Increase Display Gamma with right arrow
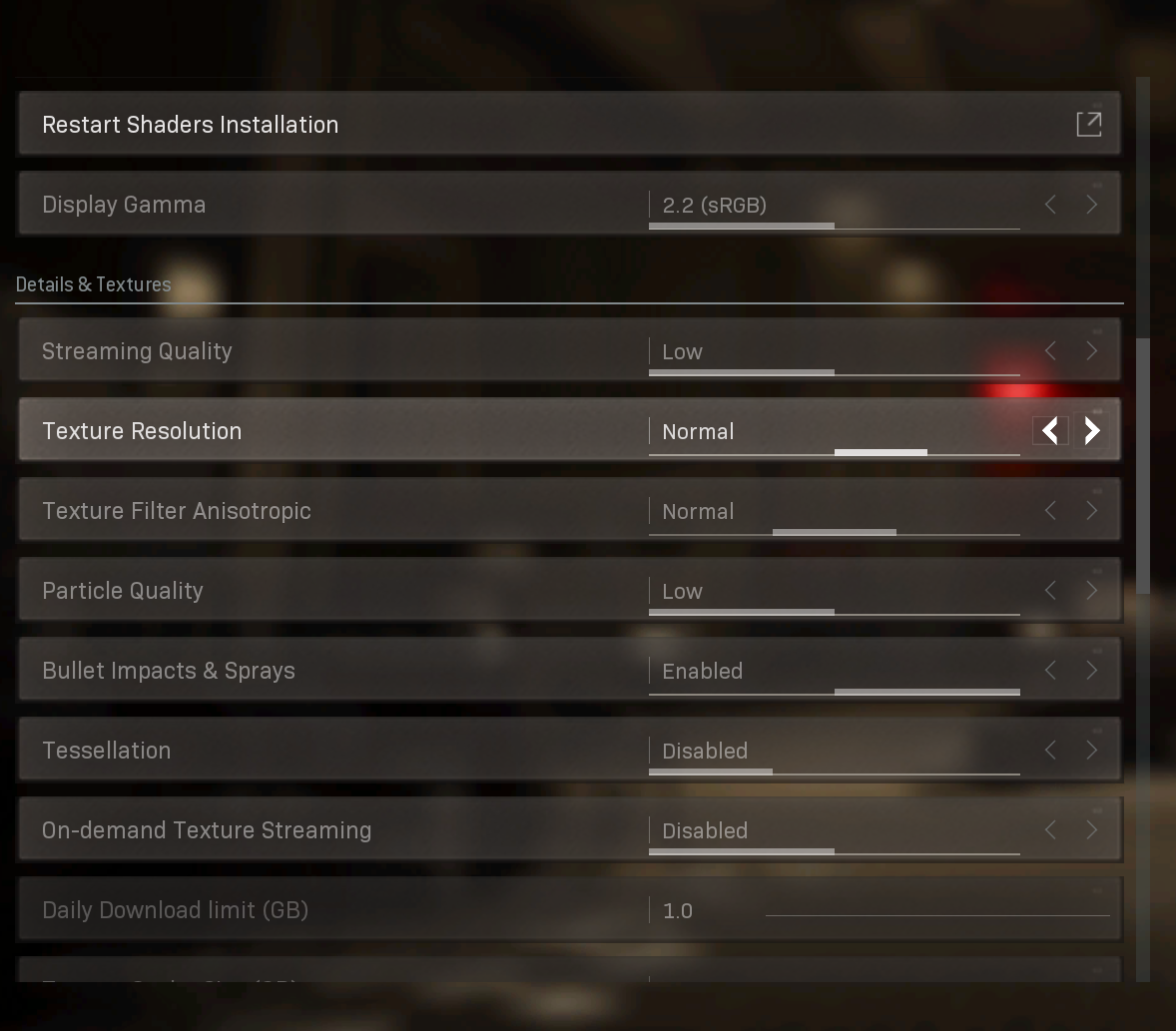The image size is (1176, 1031). [1092, 205]
